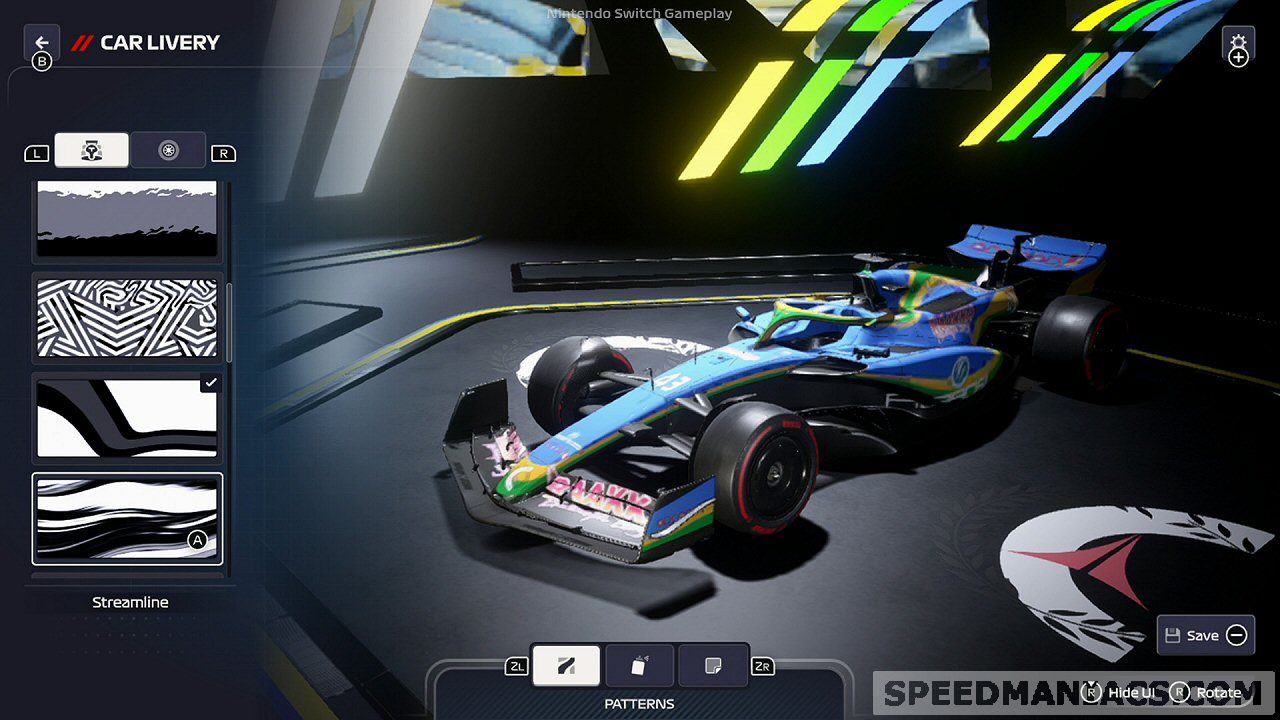Save the car livery
This screenshot has height=720, width=1280.
[x=1205, y=635]
